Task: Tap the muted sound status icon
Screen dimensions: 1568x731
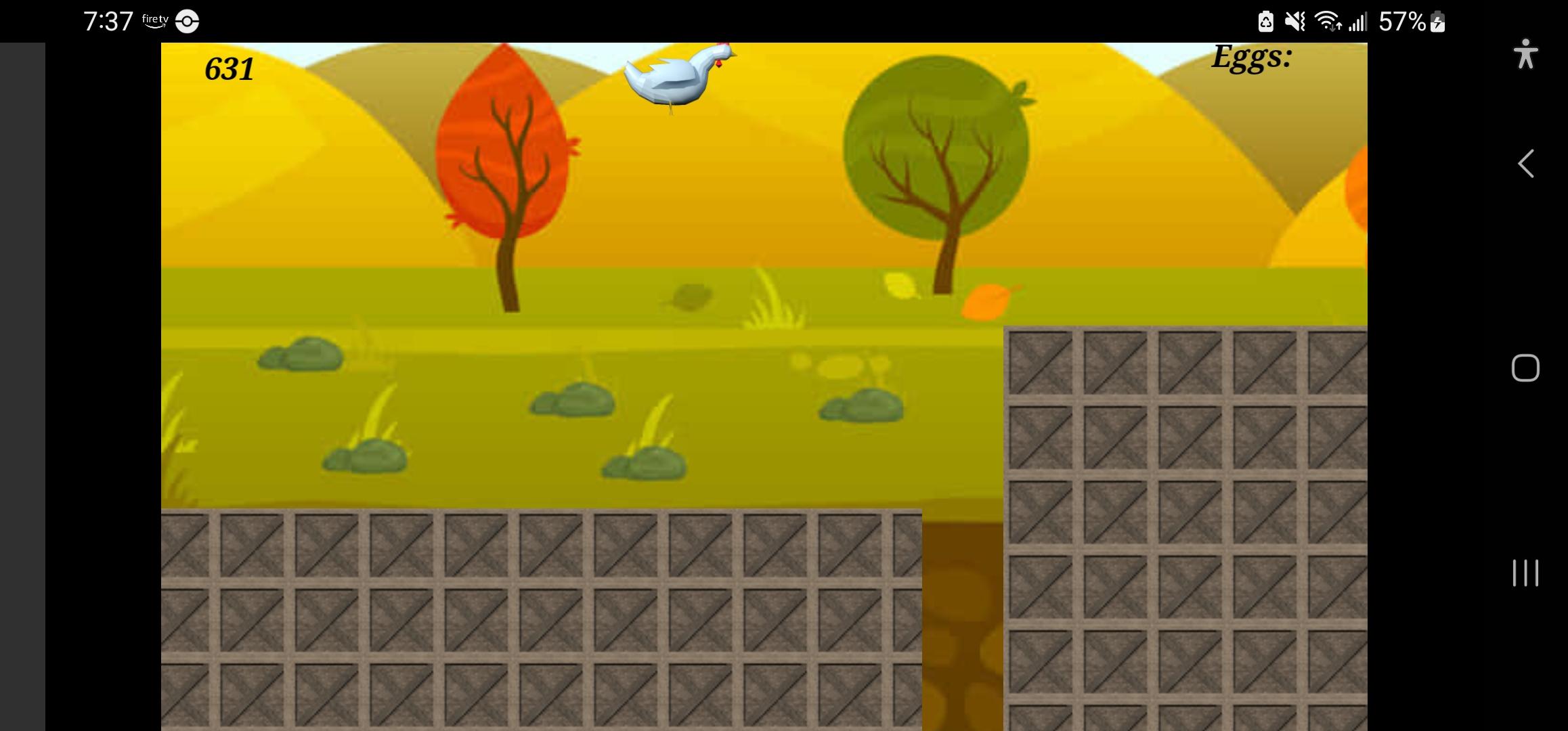Action: [1293, 22]
